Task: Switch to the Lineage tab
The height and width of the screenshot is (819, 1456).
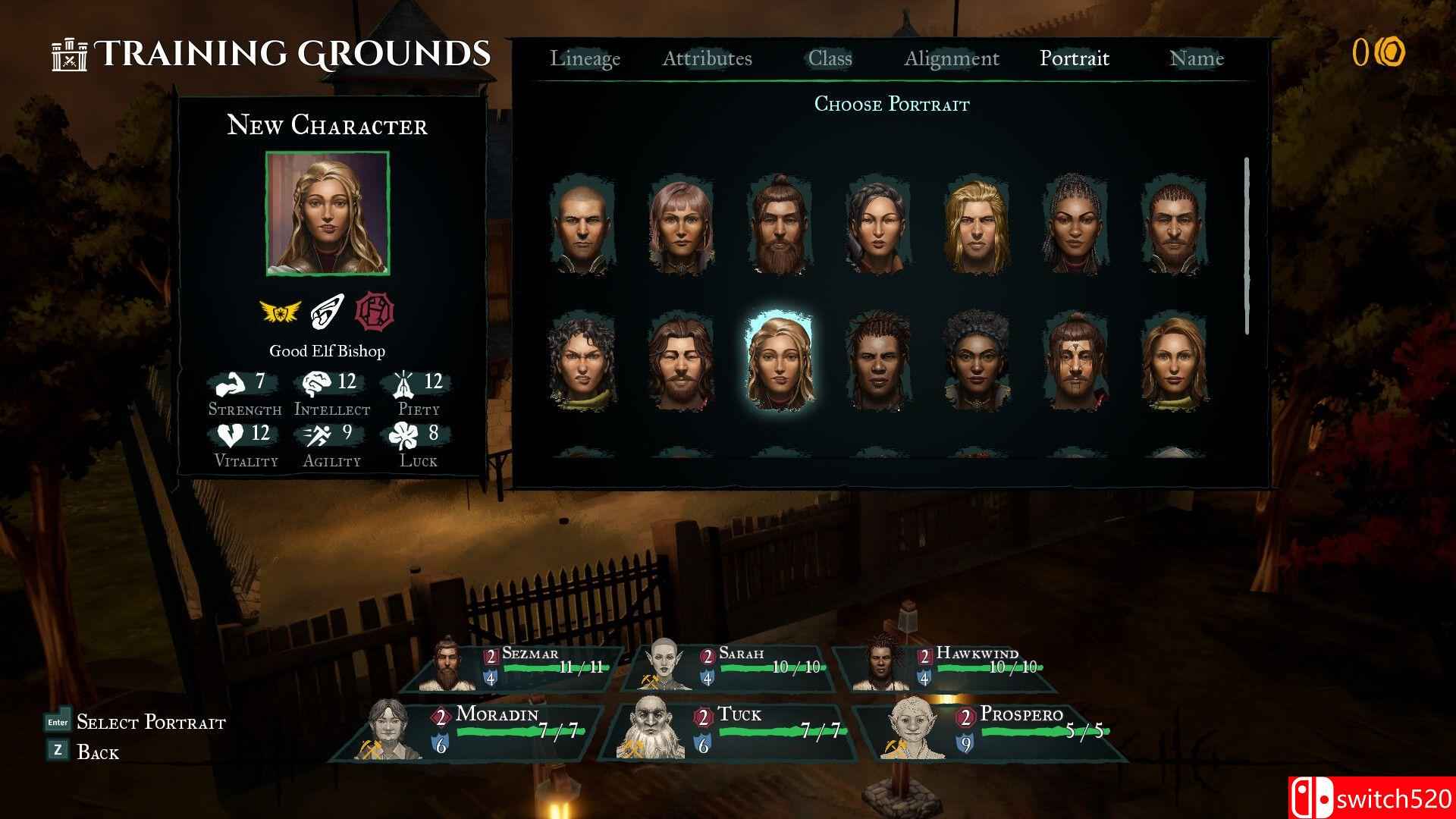Action: click(x=587, y=58)
